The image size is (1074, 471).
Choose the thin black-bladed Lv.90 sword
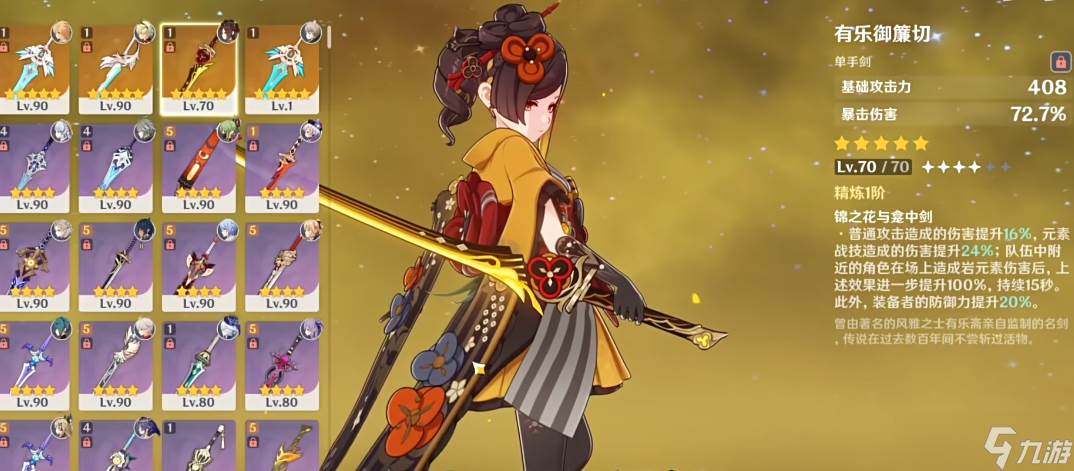(x=115, y=262)
